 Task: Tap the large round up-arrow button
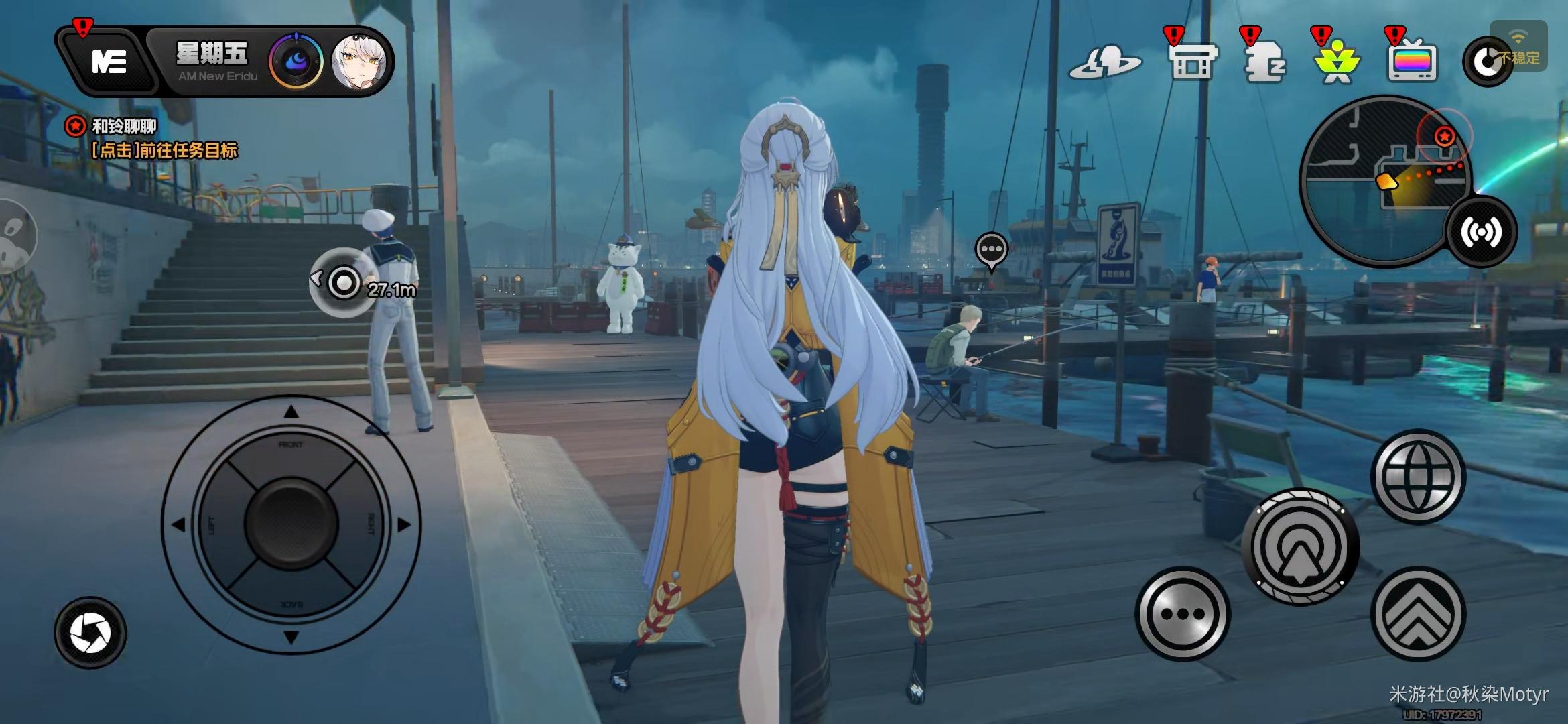1300,547
